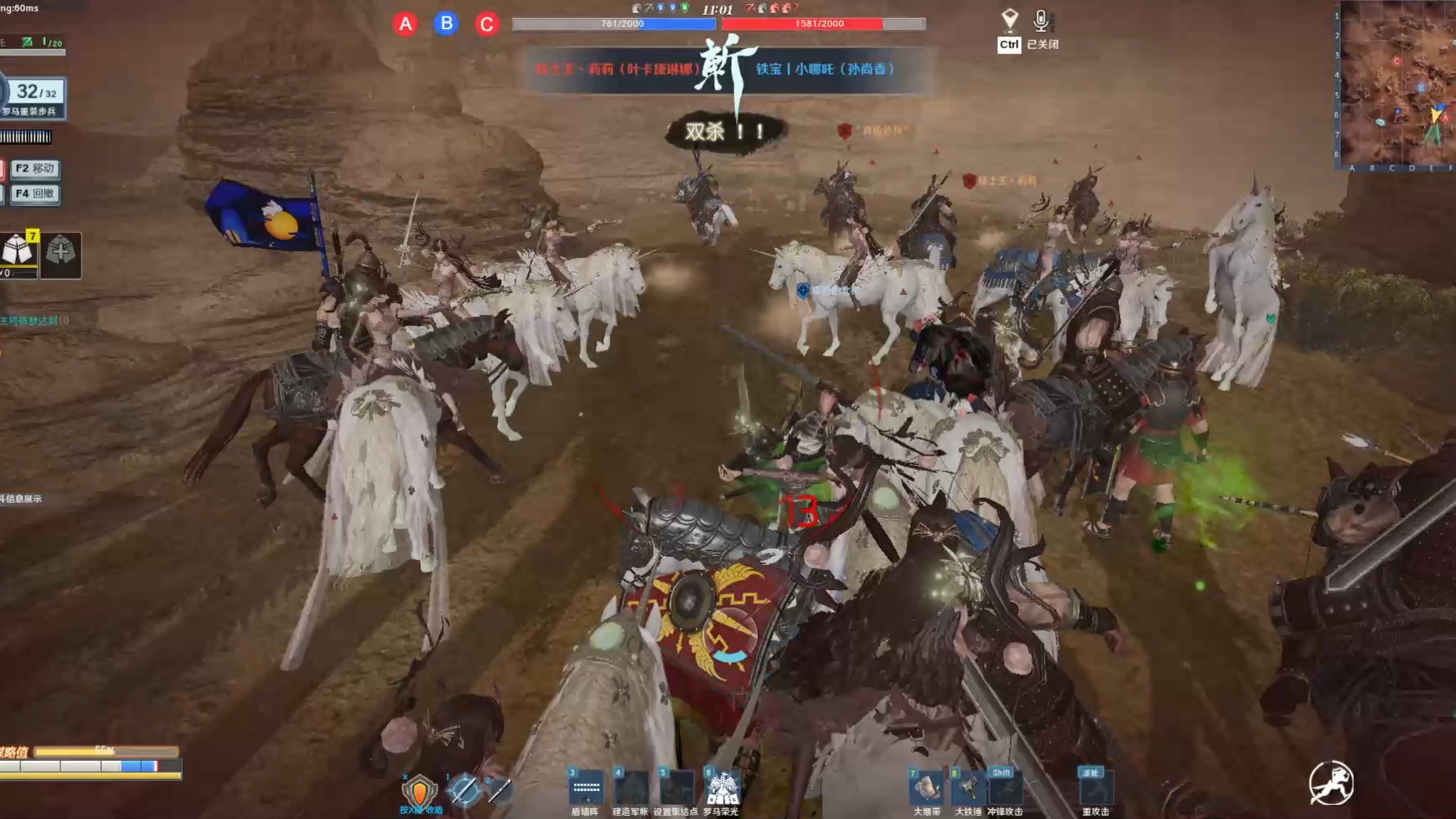Activate the 冲锋攻击 charge attack
The width and height of the screenshot is (1456, 819).
pyautogui.click(x=1005, y=789)
